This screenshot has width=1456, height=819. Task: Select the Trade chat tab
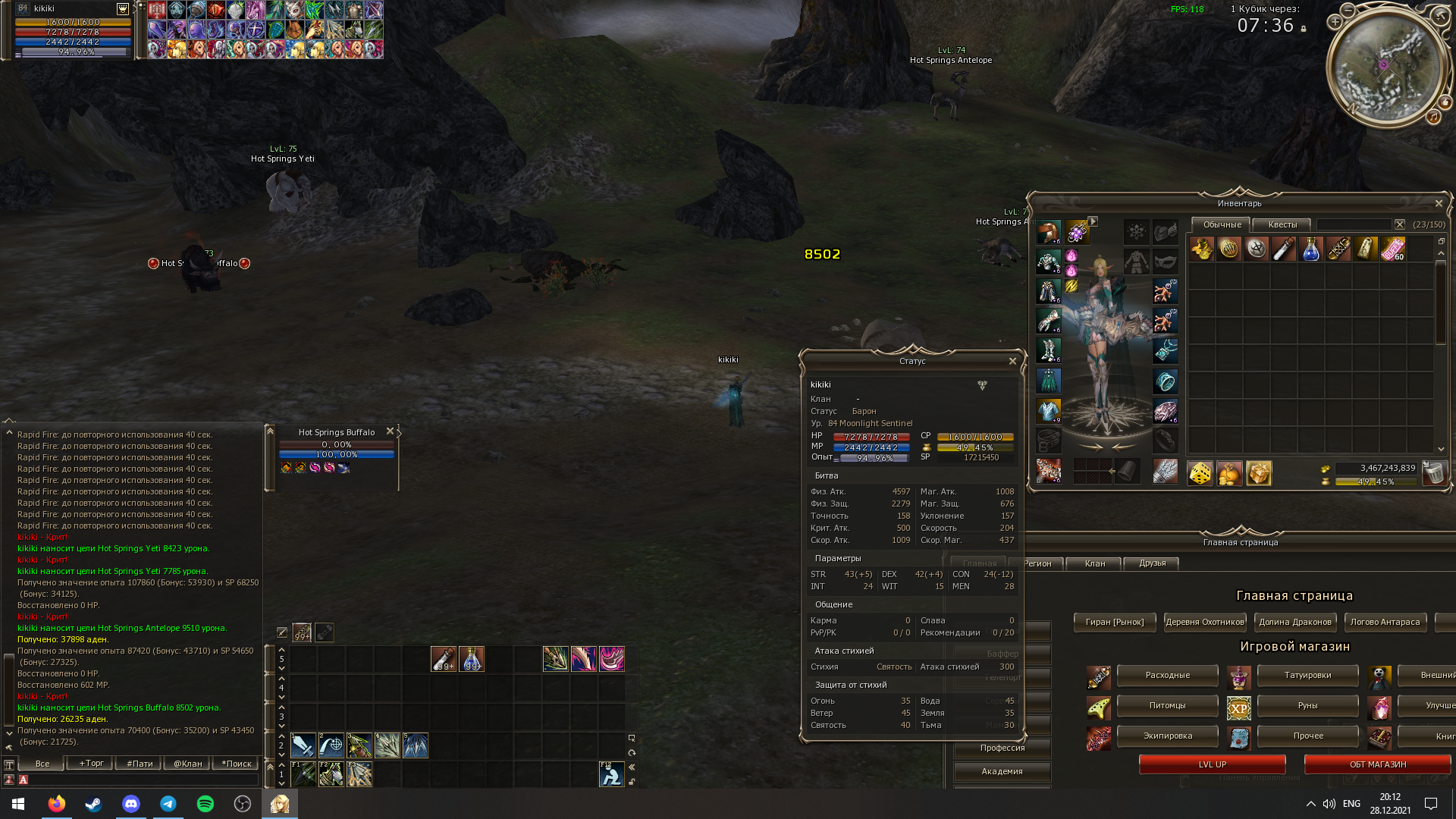tap(91, 764)
